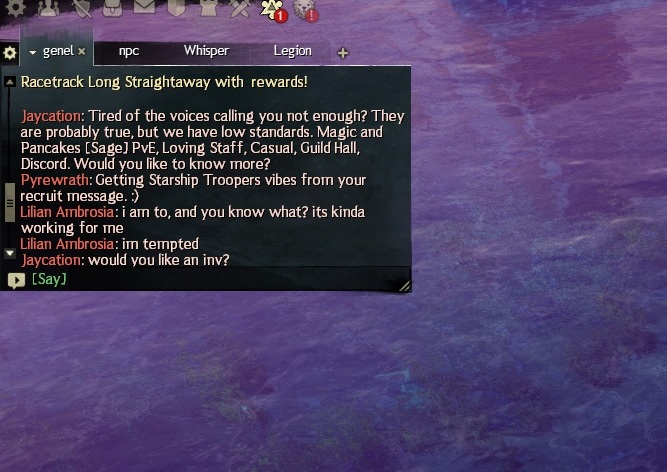Click the chat scroll-down arrow
Screen dimensions: 667x472
point(10,253)
